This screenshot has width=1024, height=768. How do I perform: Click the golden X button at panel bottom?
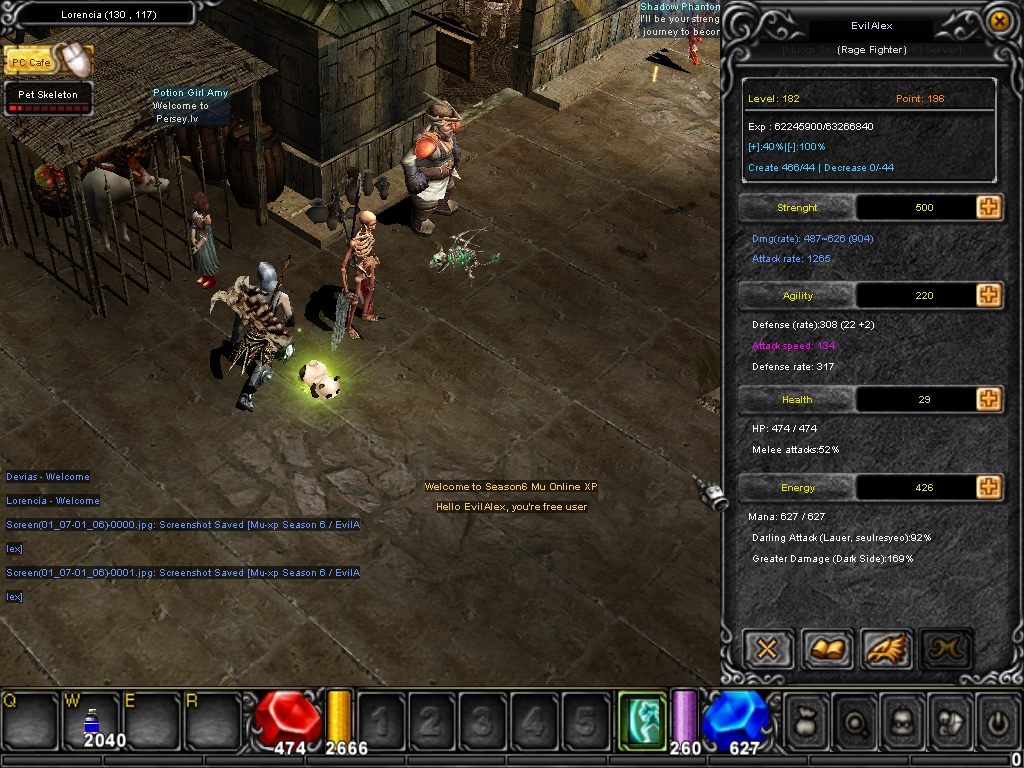coord(768,649)
